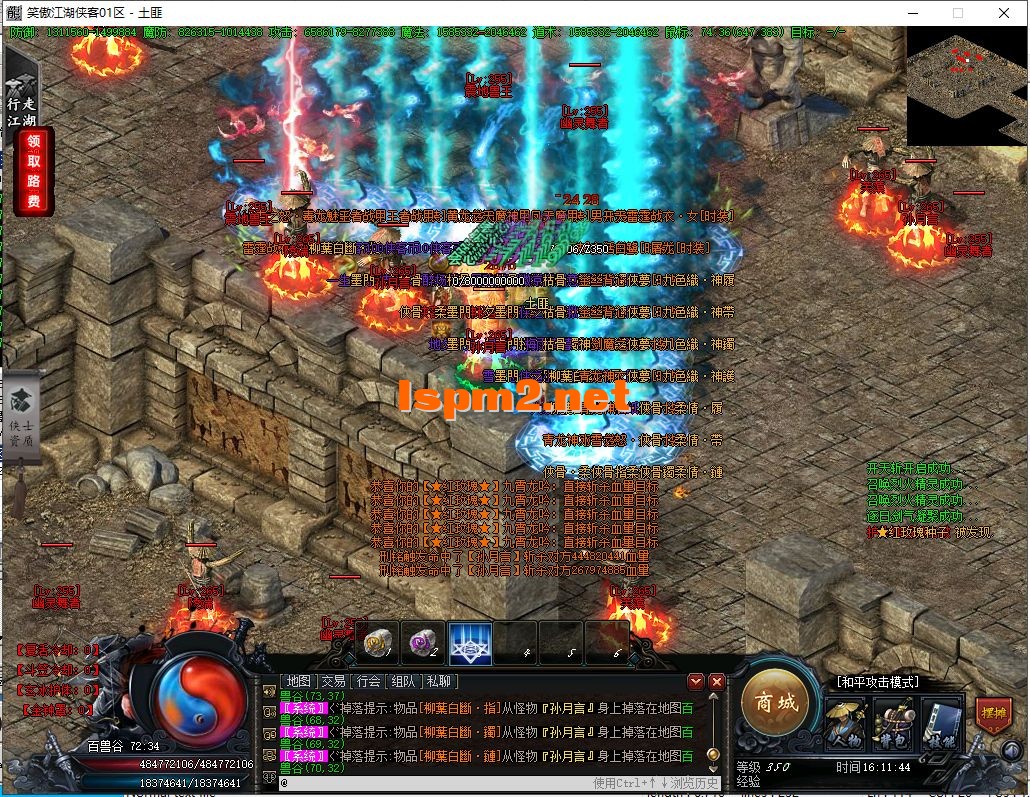Select the 行会 guild chat tab
This screenshot has height=797, width=1030.
coord(369,681)
